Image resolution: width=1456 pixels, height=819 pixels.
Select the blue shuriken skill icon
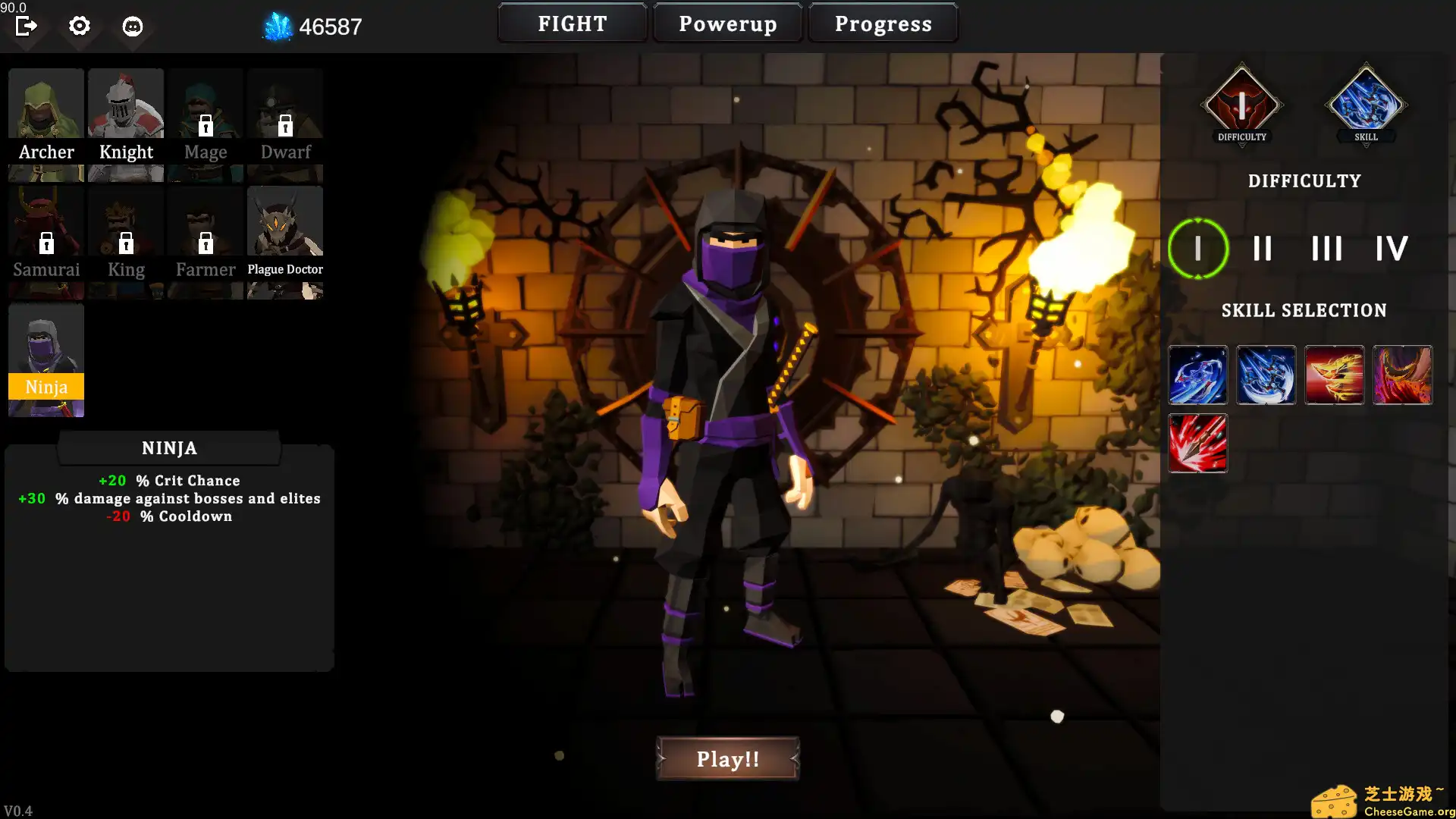click(1198, 375)
